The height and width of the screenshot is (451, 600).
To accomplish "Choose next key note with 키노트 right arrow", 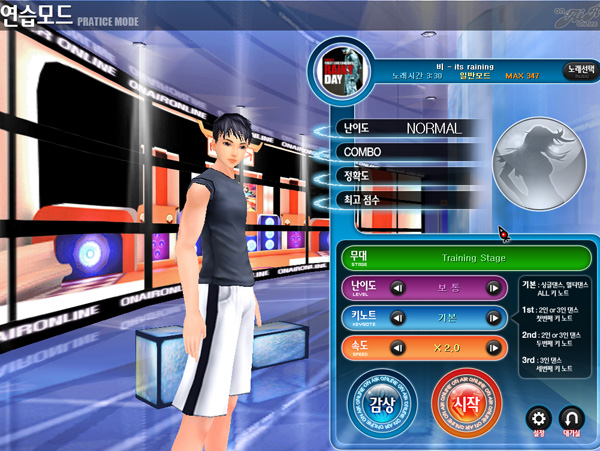I will [492, 319].
